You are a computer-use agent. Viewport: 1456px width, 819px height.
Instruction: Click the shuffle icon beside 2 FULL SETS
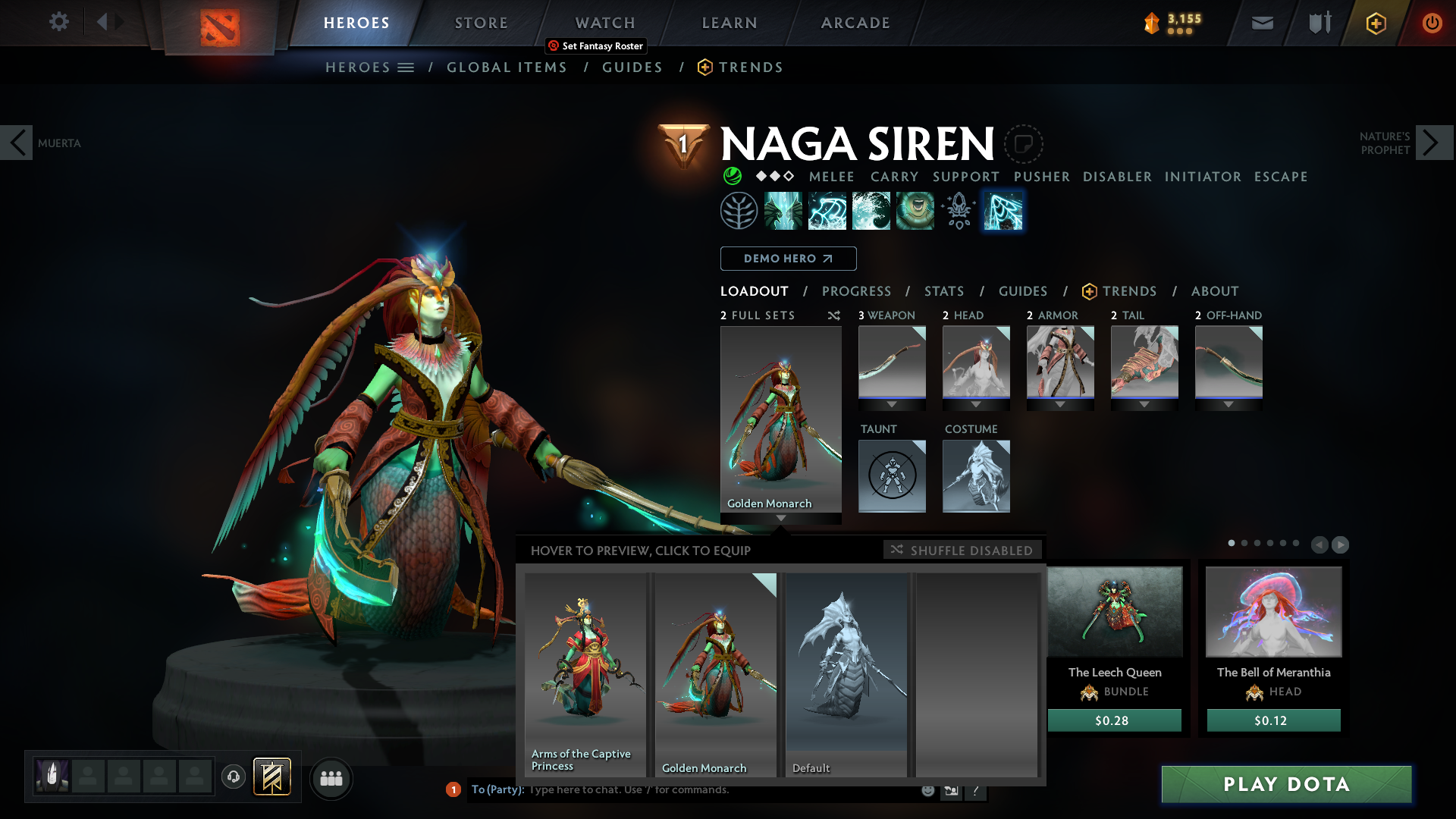834,315
